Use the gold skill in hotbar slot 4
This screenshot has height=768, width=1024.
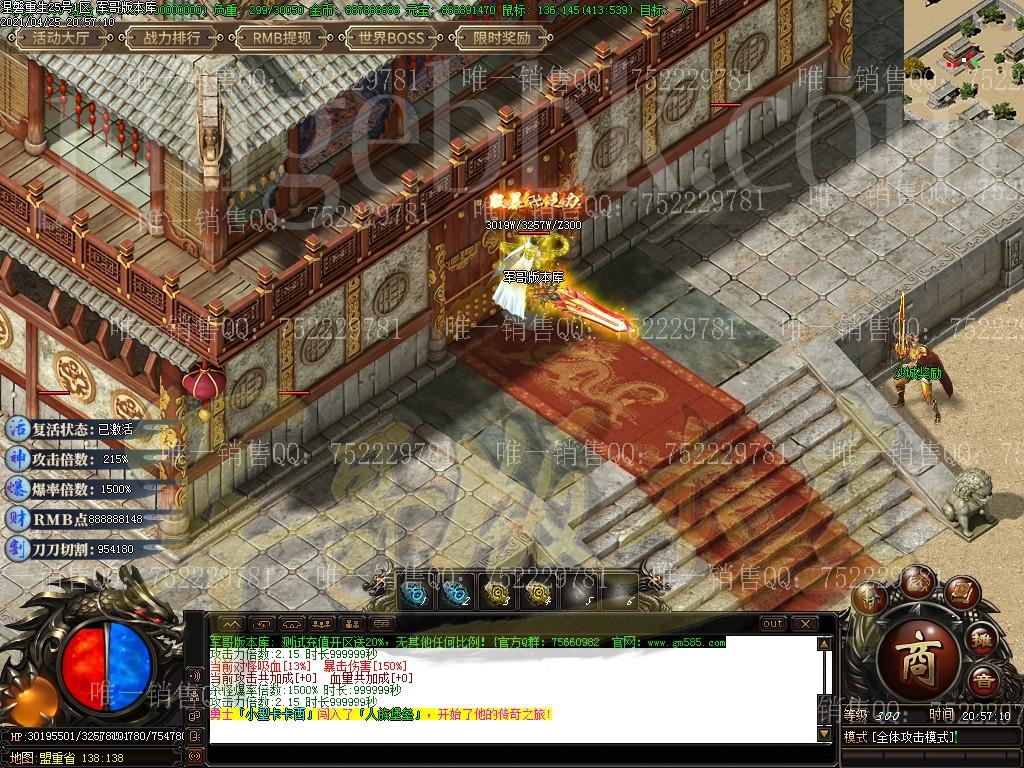[539, 592]
